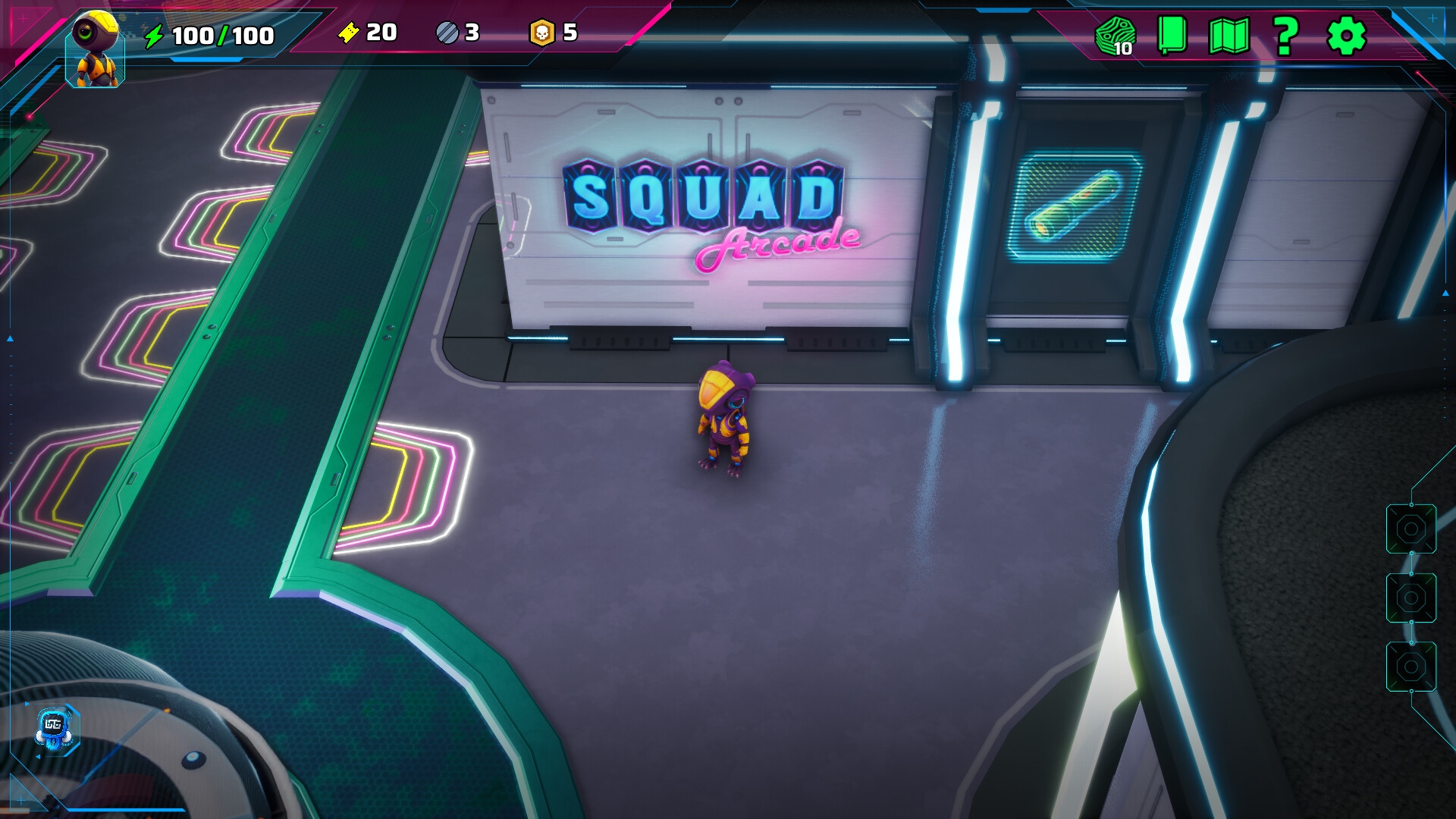The image size is (1456, 819).
Task: Select the yellow ticket currency icon
Action: coord(348,33)
